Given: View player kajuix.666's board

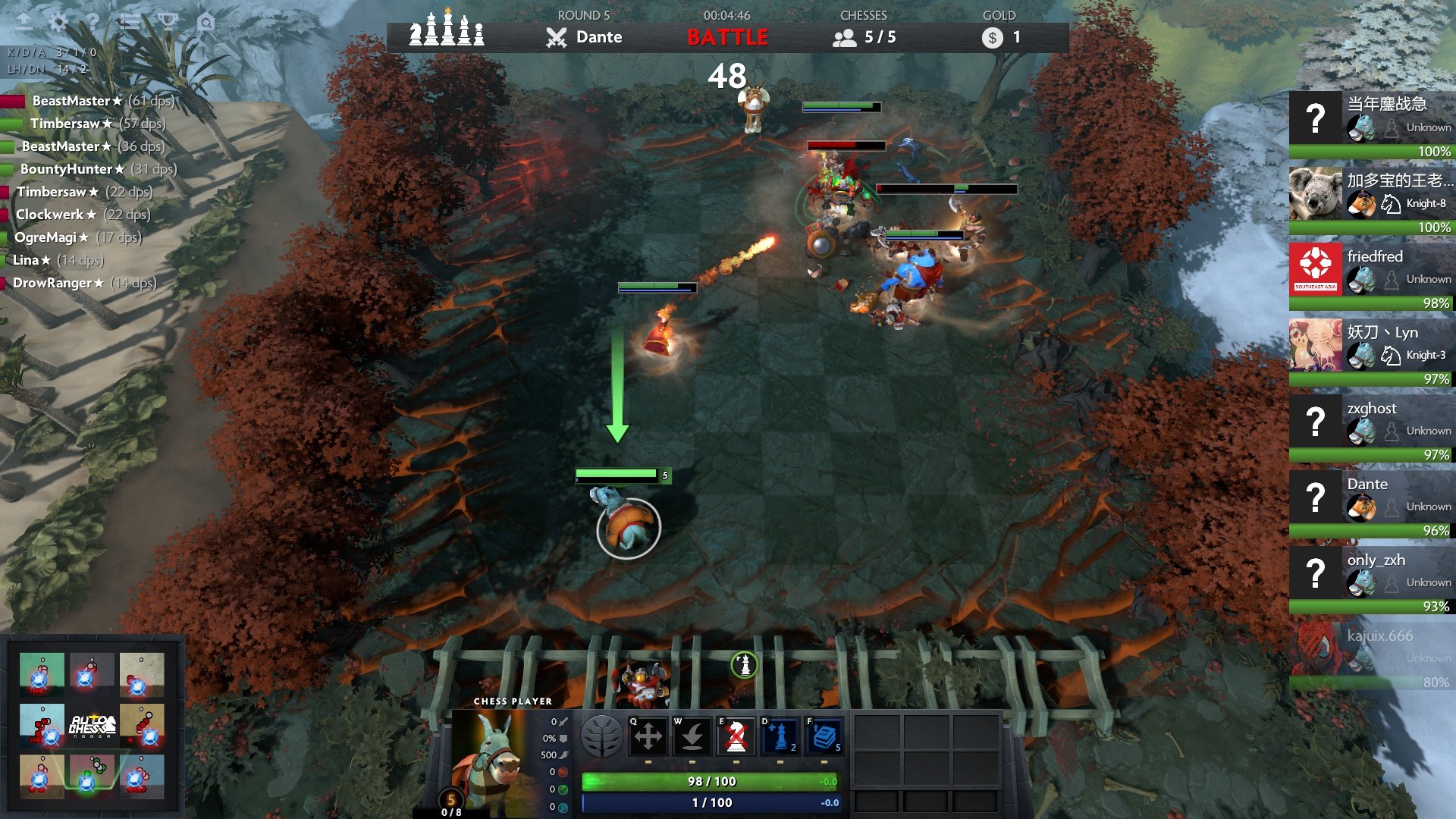Looking at the screenshot, I should coord(1371,656).
